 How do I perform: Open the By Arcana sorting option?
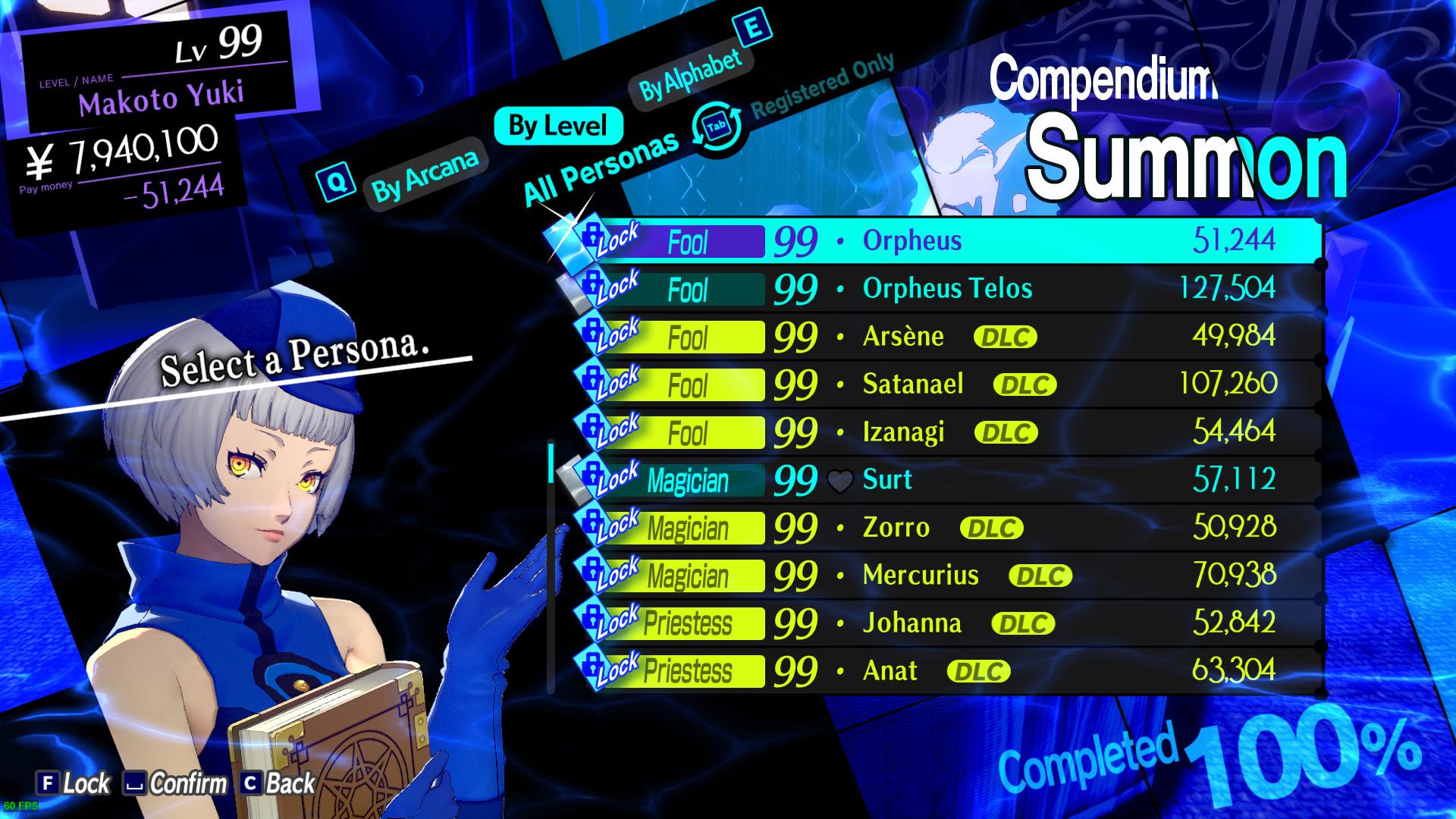click(425, 172)
